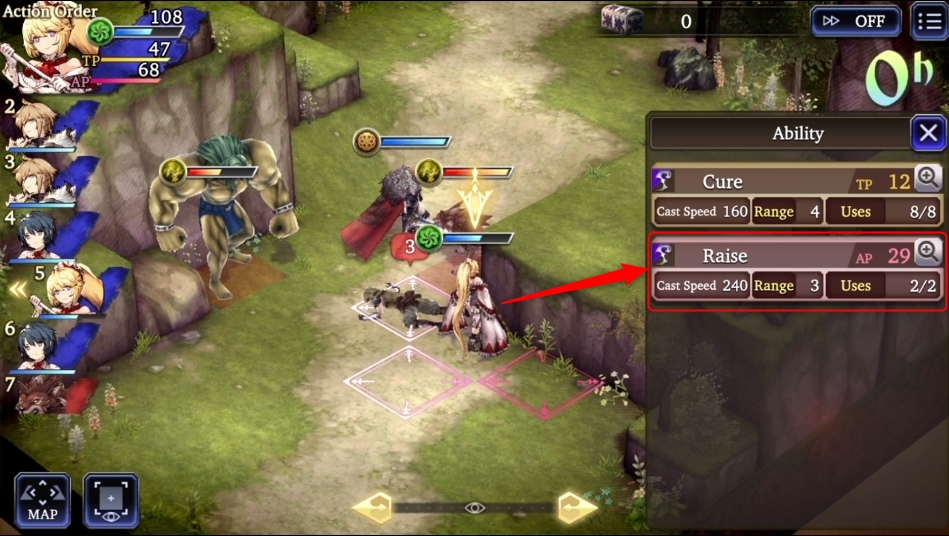Inspect Cure details with the magnifier
The width and height of the screenshot is (949, 536).
(928, 179)
